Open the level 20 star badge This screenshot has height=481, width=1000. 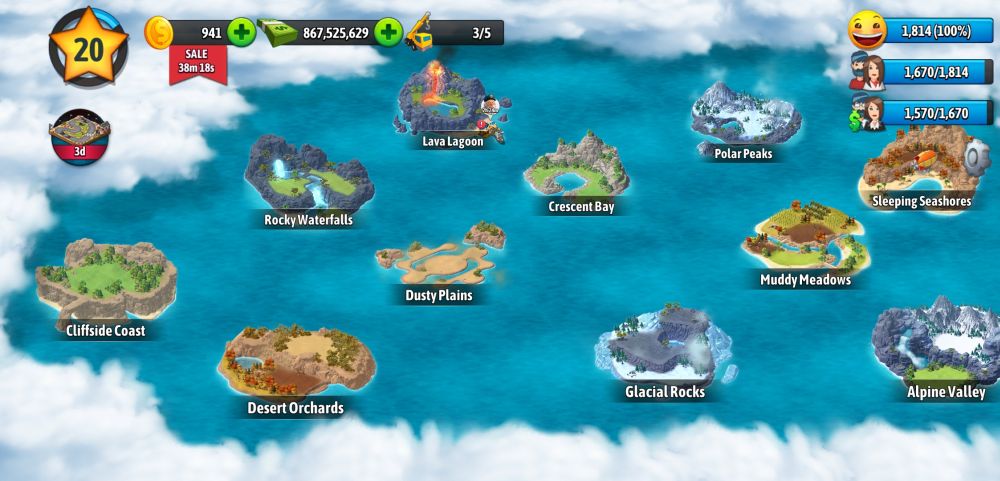[x=88, y=47]
